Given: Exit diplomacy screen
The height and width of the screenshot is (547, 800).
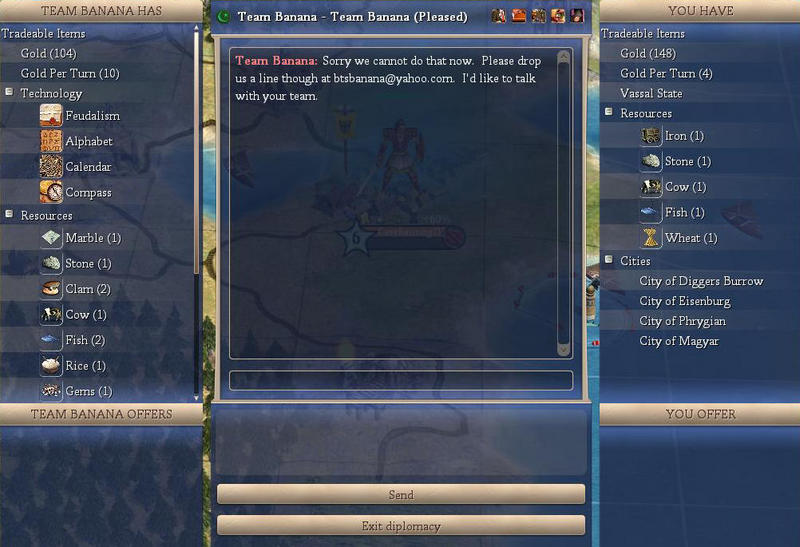Looking at the screenshot, I should pyautogui.click(x=400, y=526).
